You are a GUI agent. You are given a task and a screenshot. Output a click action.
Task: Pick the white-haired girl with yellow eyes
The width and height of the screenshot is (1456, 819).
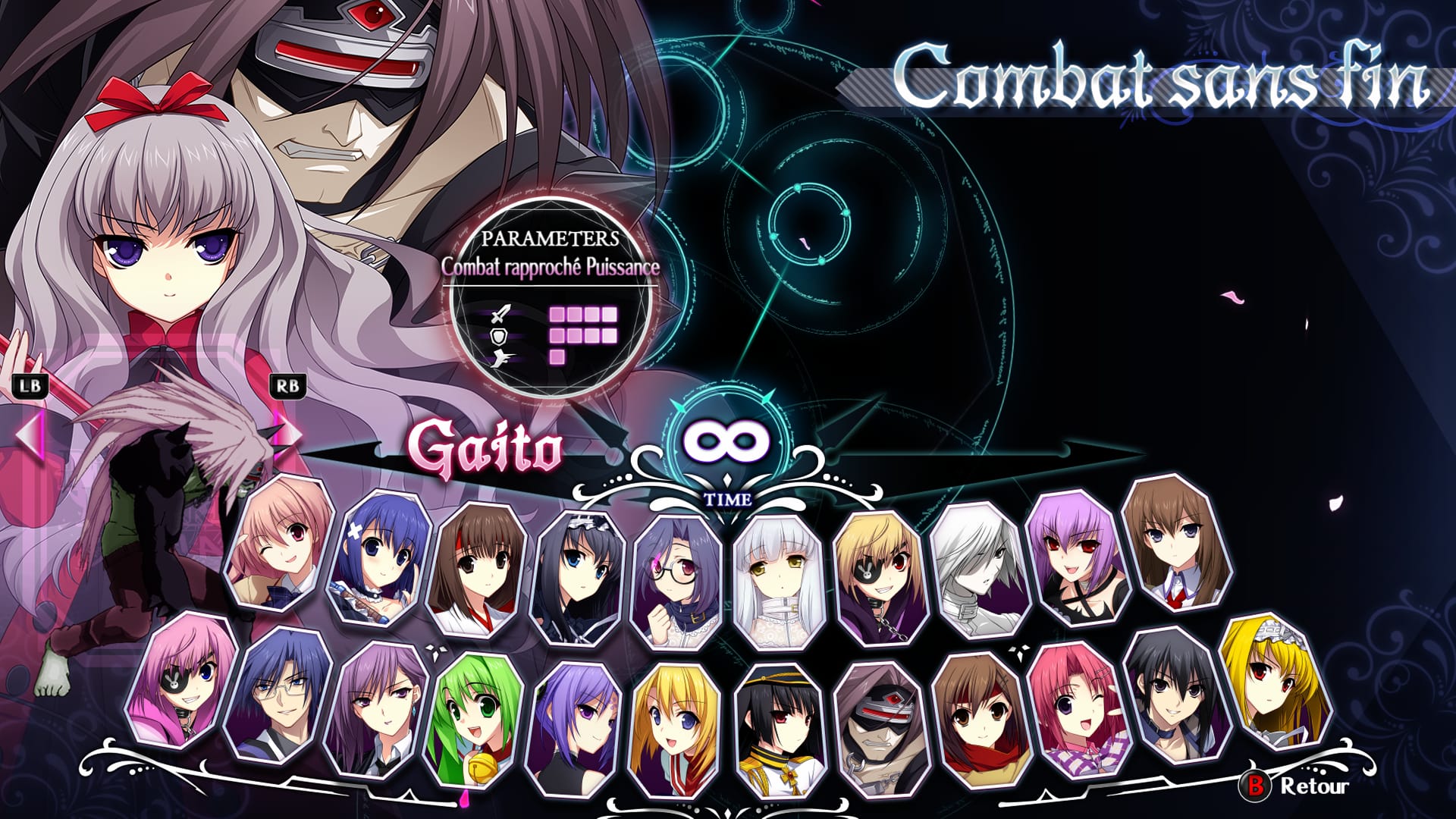pyautogui.click(x=779, y=582)
